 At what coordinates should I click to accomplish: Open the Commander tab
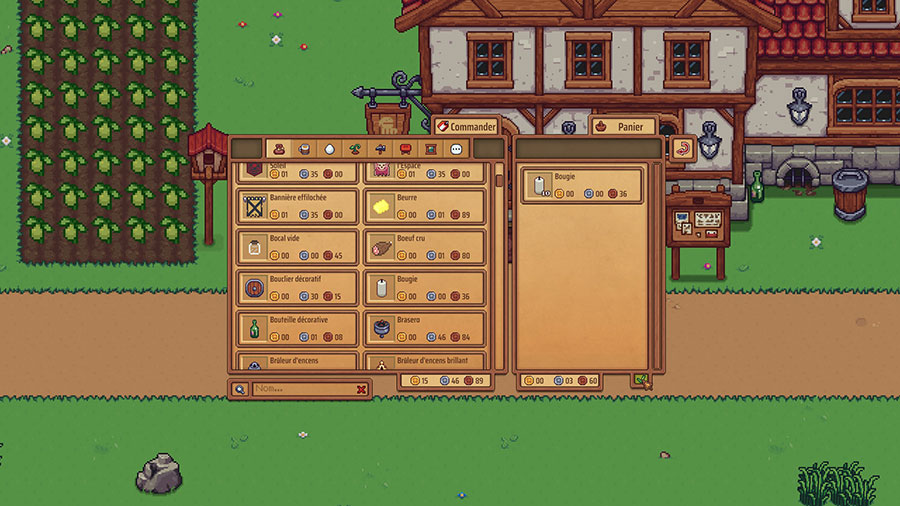click(465, 127)
